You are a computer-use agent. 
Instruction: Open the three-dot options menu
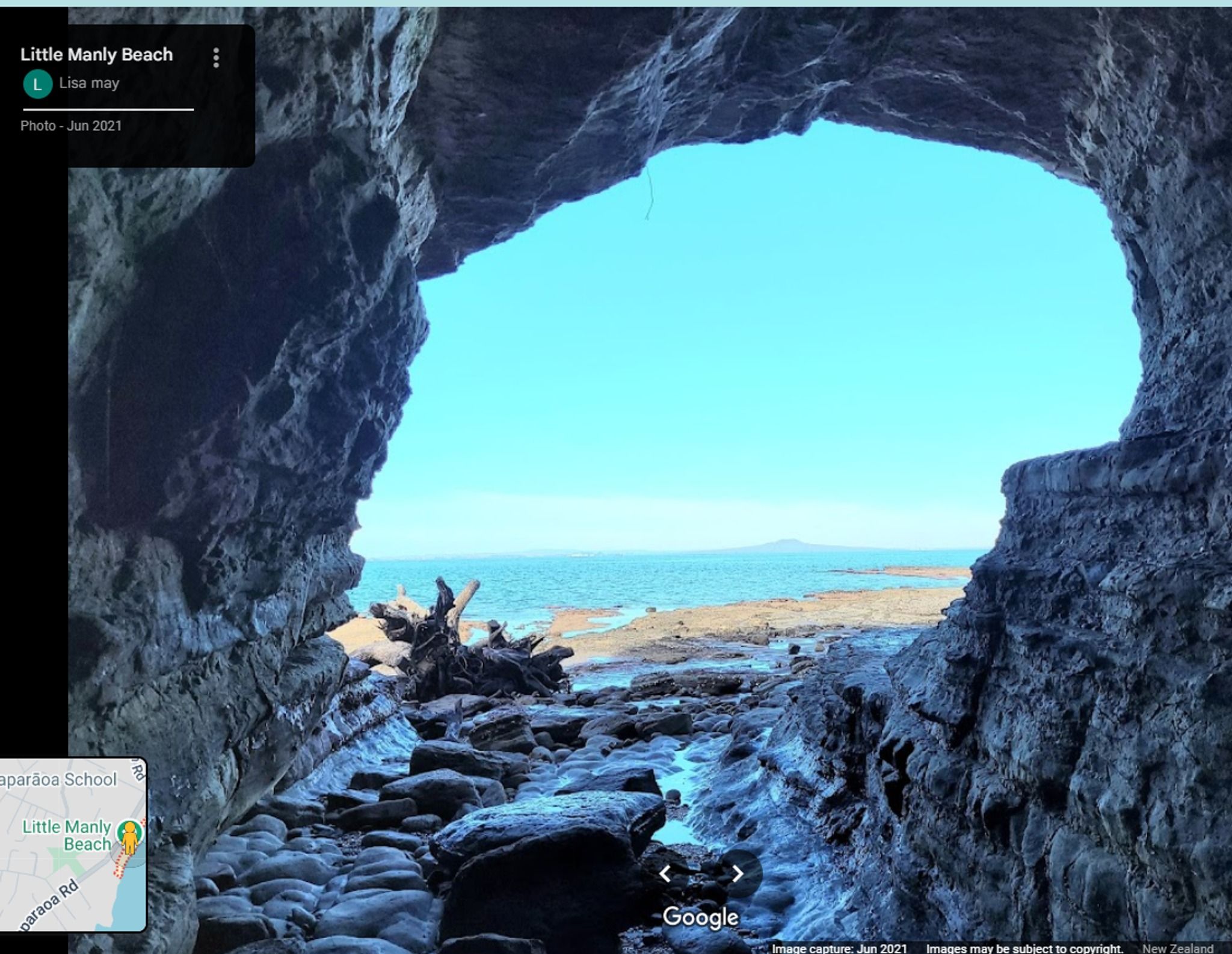[x=216, y=58]
